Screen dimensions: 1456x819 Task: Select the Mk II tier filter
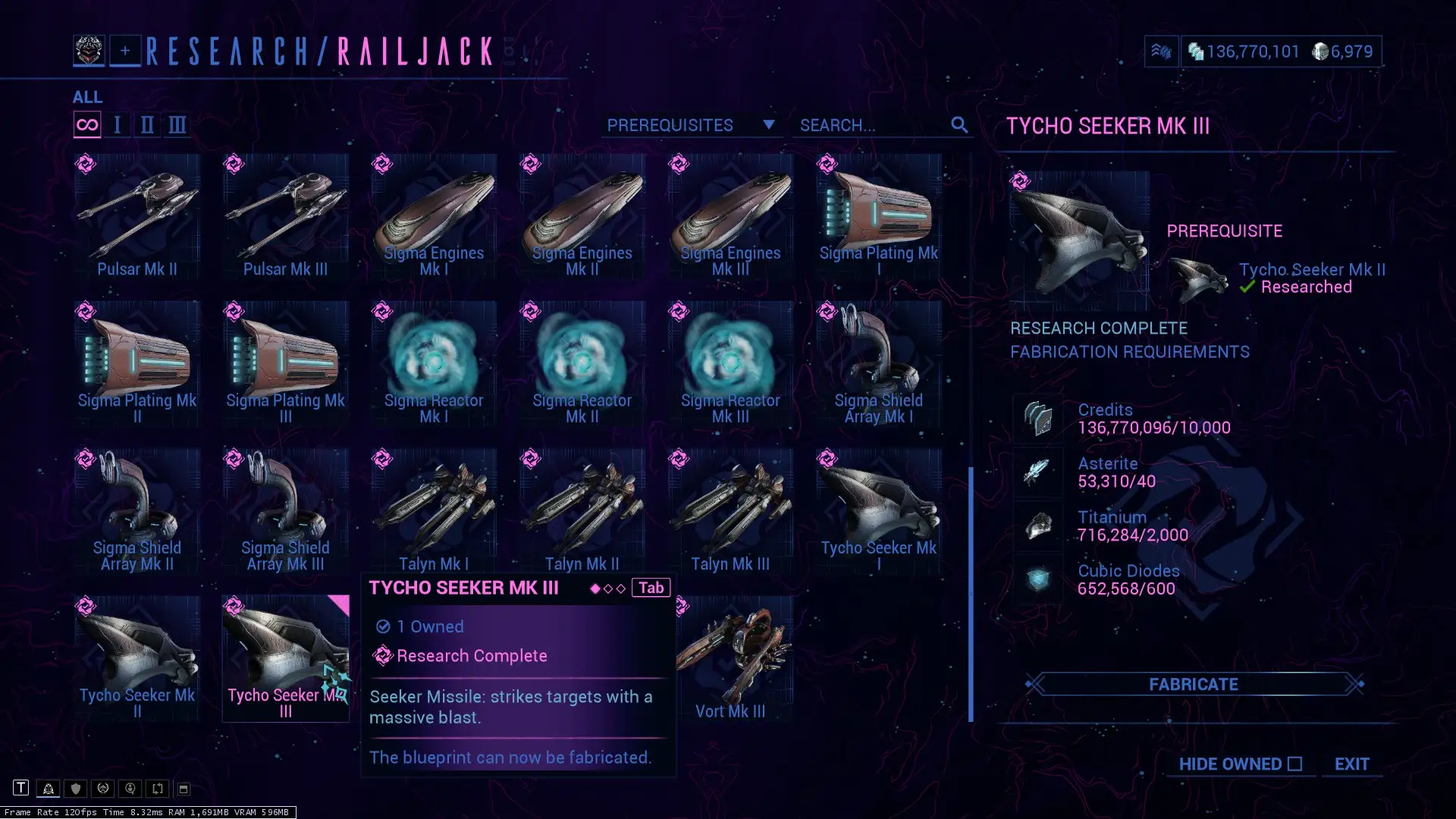[146, 124]
